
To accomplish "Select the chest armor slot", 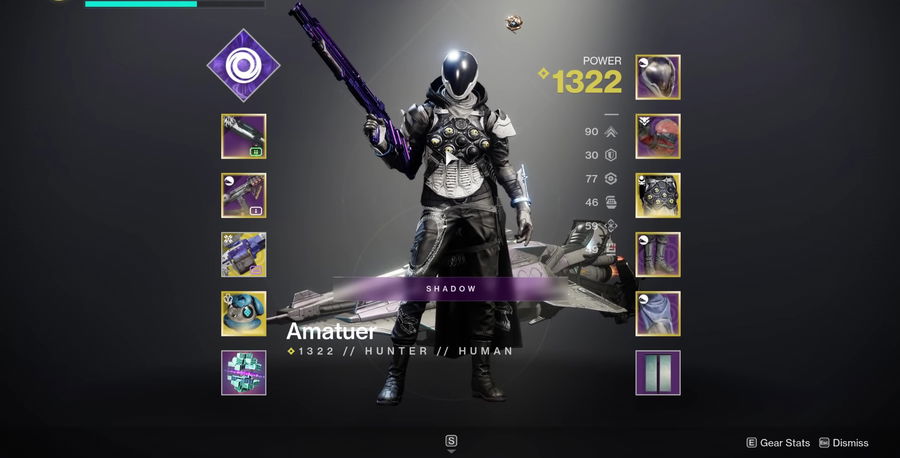I will (658, 195).
